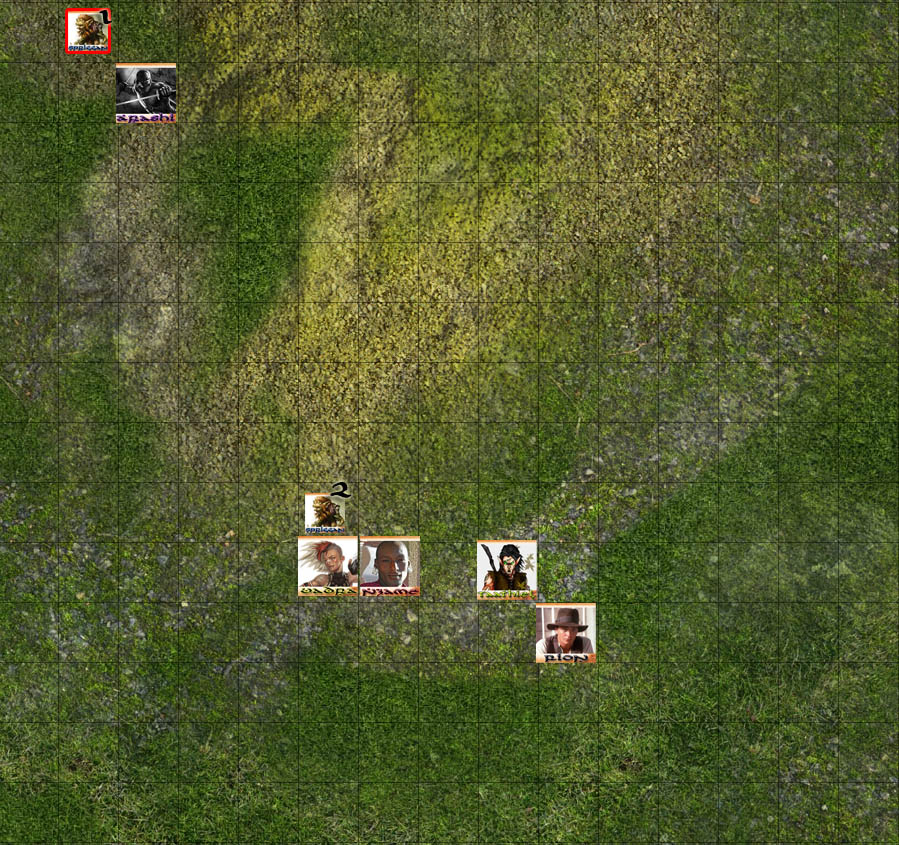
Task: Select the Spriggan token numbered 2
Action: coord(326,512)
